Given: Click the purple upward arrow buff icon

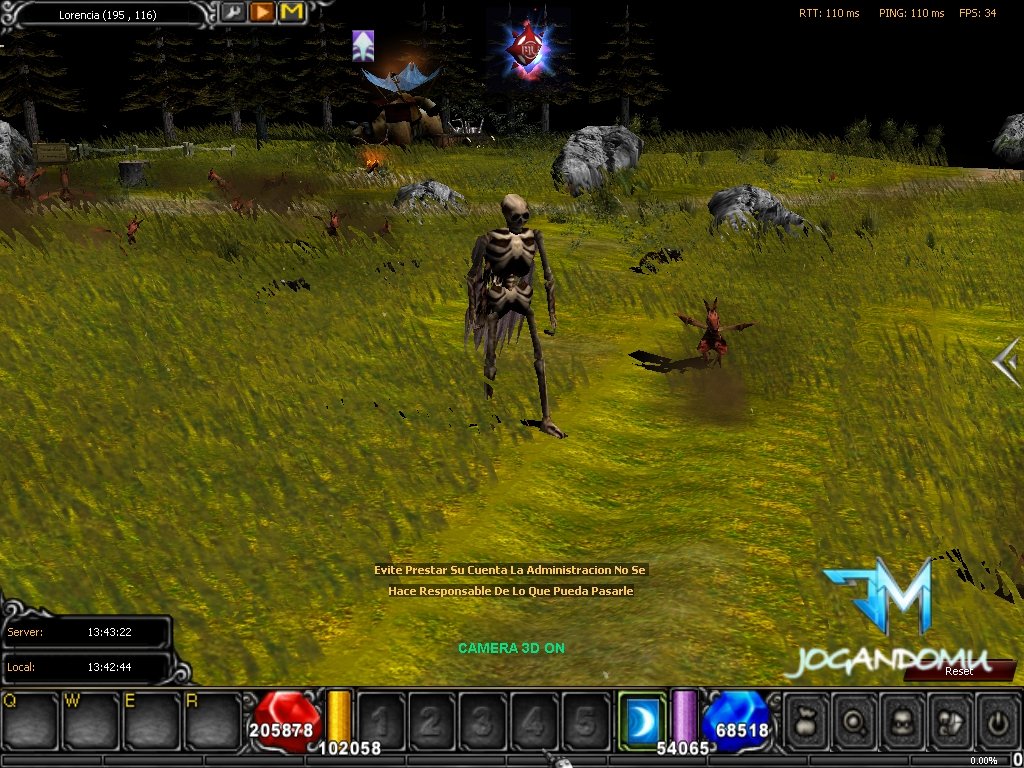Looking at the screenshot, I should click(363, 45).
